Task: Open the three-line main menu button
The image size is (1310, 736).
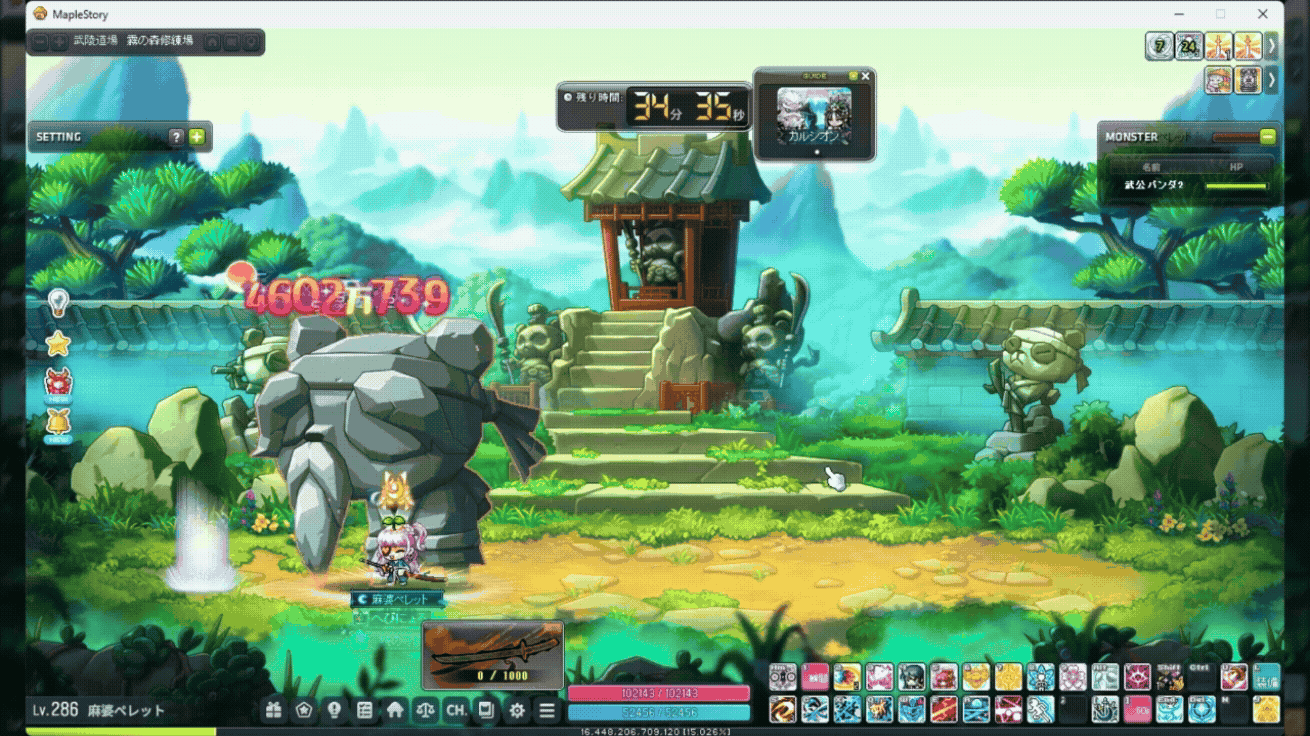Action: pyautogui.click(x=547, y=710)
